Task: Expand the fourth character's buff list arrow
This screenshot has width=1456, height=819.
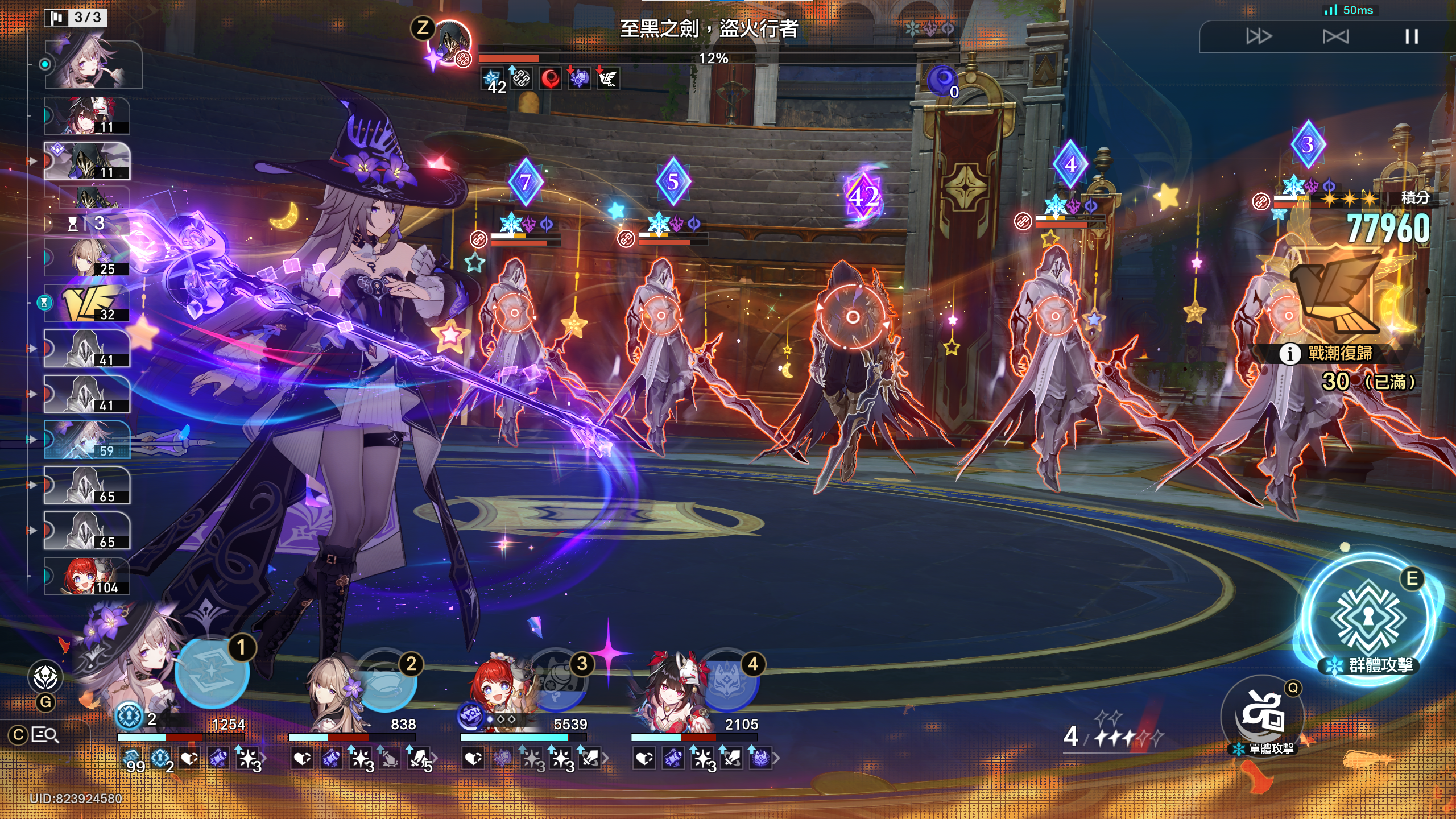Action: pos(777,758)
